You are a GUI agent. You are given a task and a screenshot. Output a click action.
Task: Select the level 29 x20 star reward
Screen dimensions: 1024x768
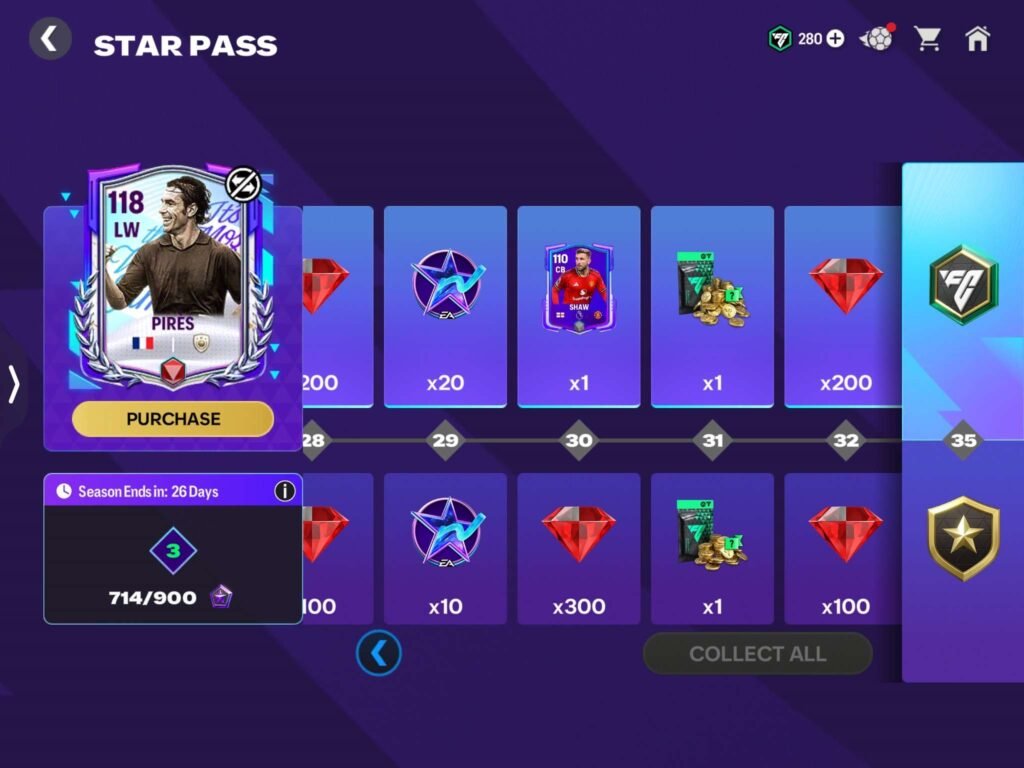(445, 305)
